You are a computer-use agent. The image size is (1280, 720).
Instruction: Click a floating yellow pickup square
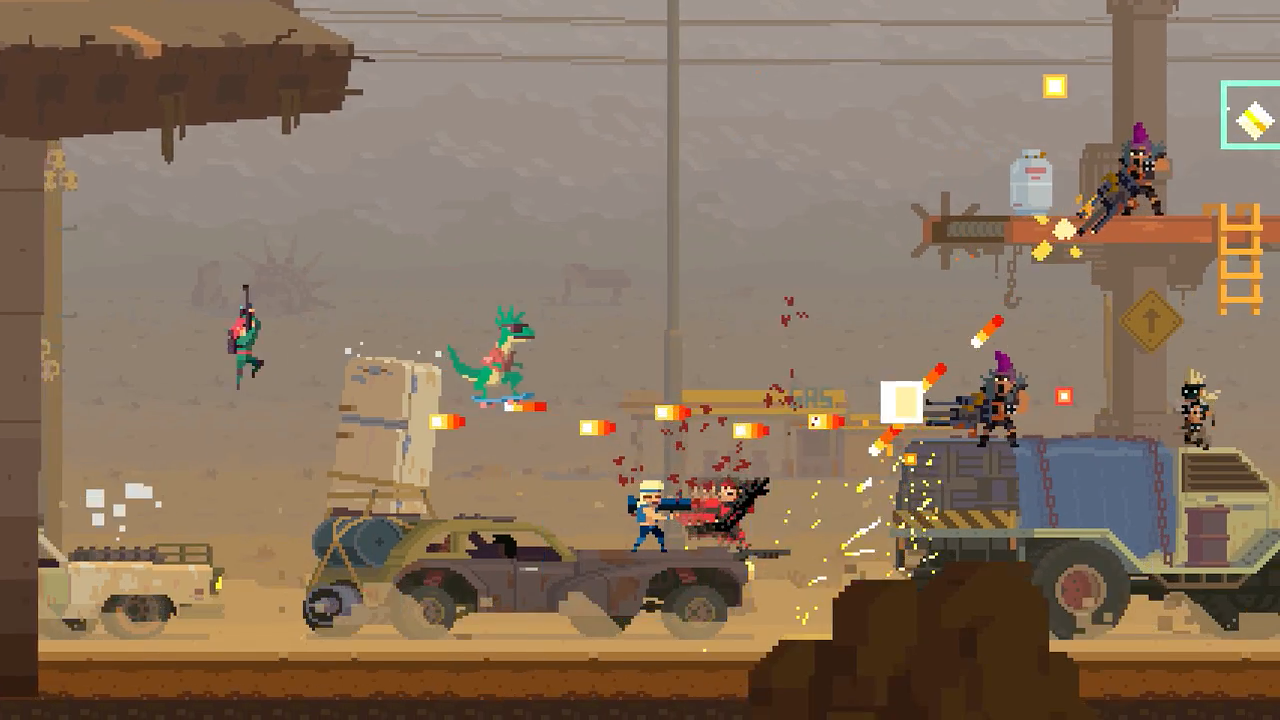coord(1054,86)
